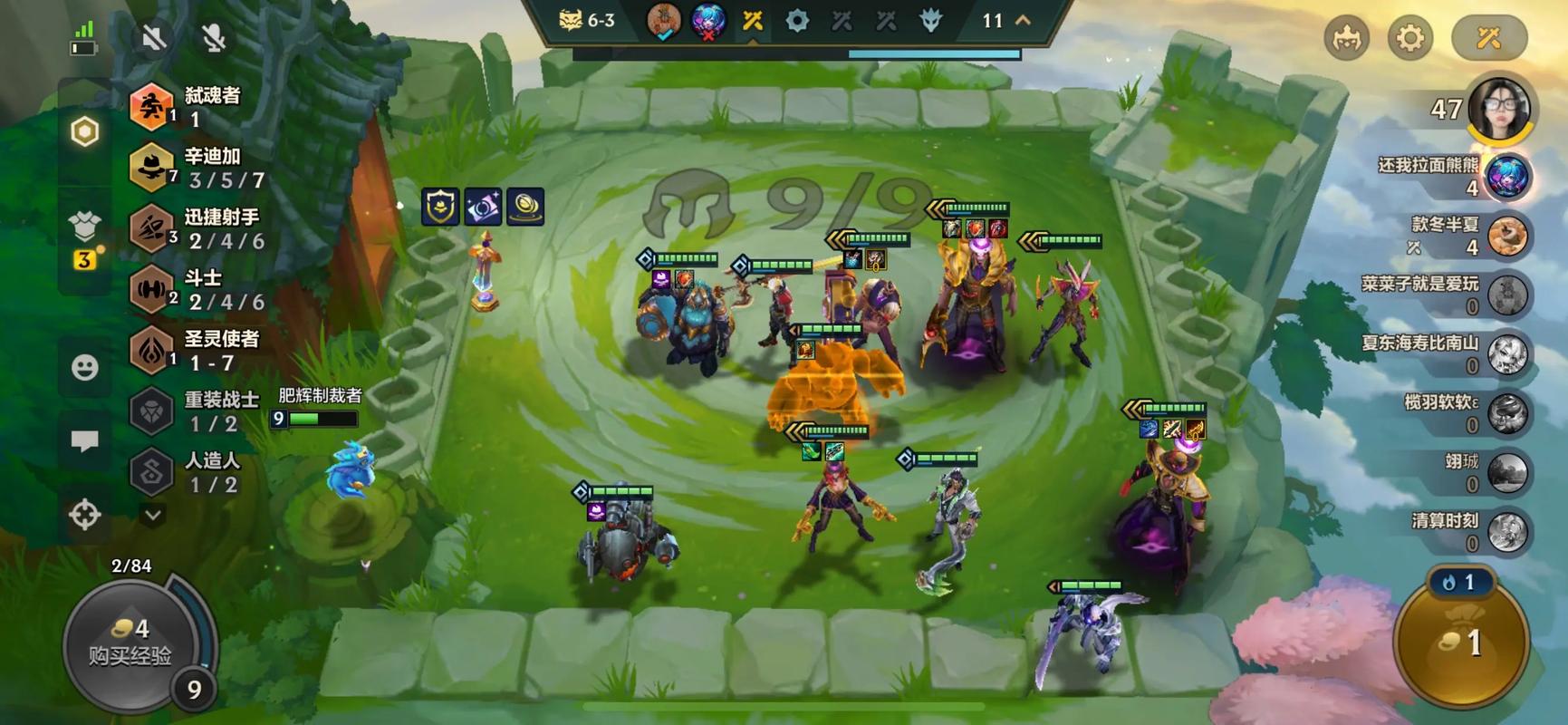The height and width of the screenshot is (725, 1568).
Task: Select the 斗士 trait entry
Action: pos(199,289)
